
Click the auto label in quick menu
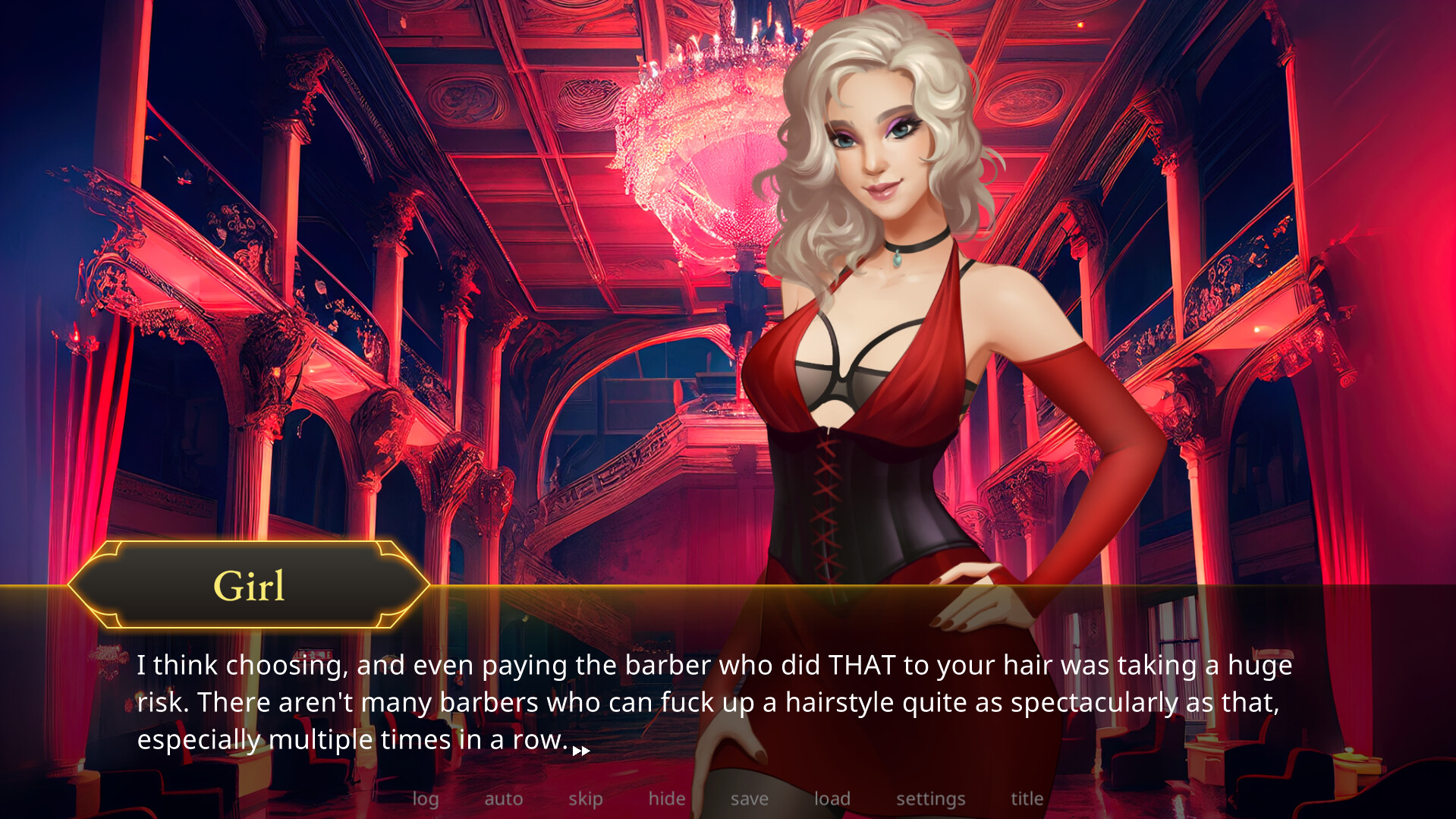point(503,799)
